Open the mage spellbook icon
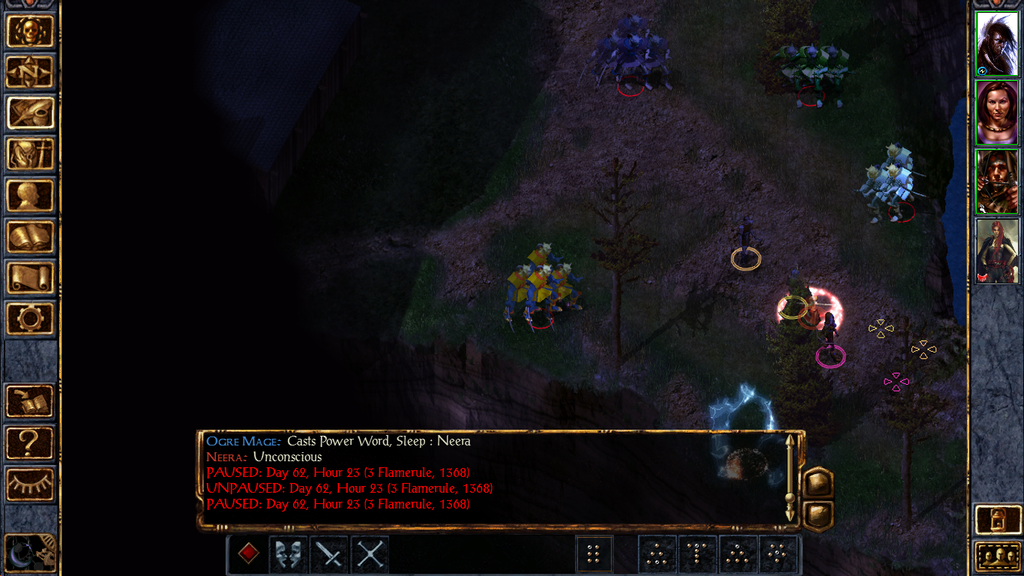Screen dimensions: 1024x576 click(x=30, y=237)
